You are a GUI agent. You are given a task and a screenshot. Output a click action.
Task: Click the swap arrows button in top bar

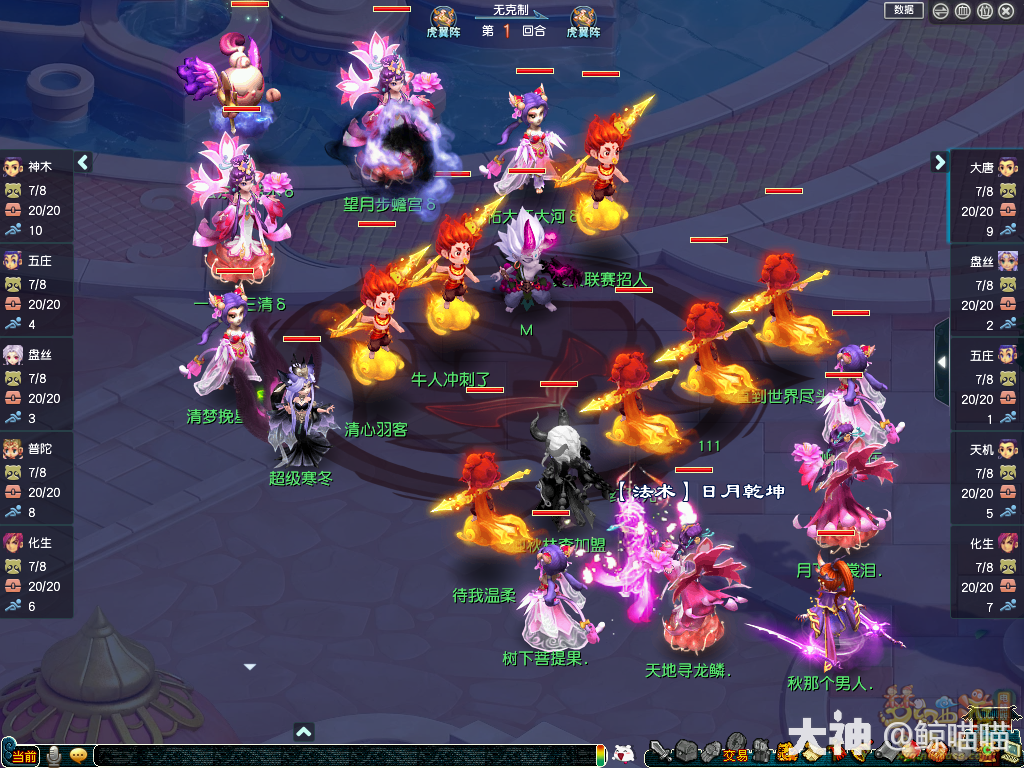[x=941, y=11]
